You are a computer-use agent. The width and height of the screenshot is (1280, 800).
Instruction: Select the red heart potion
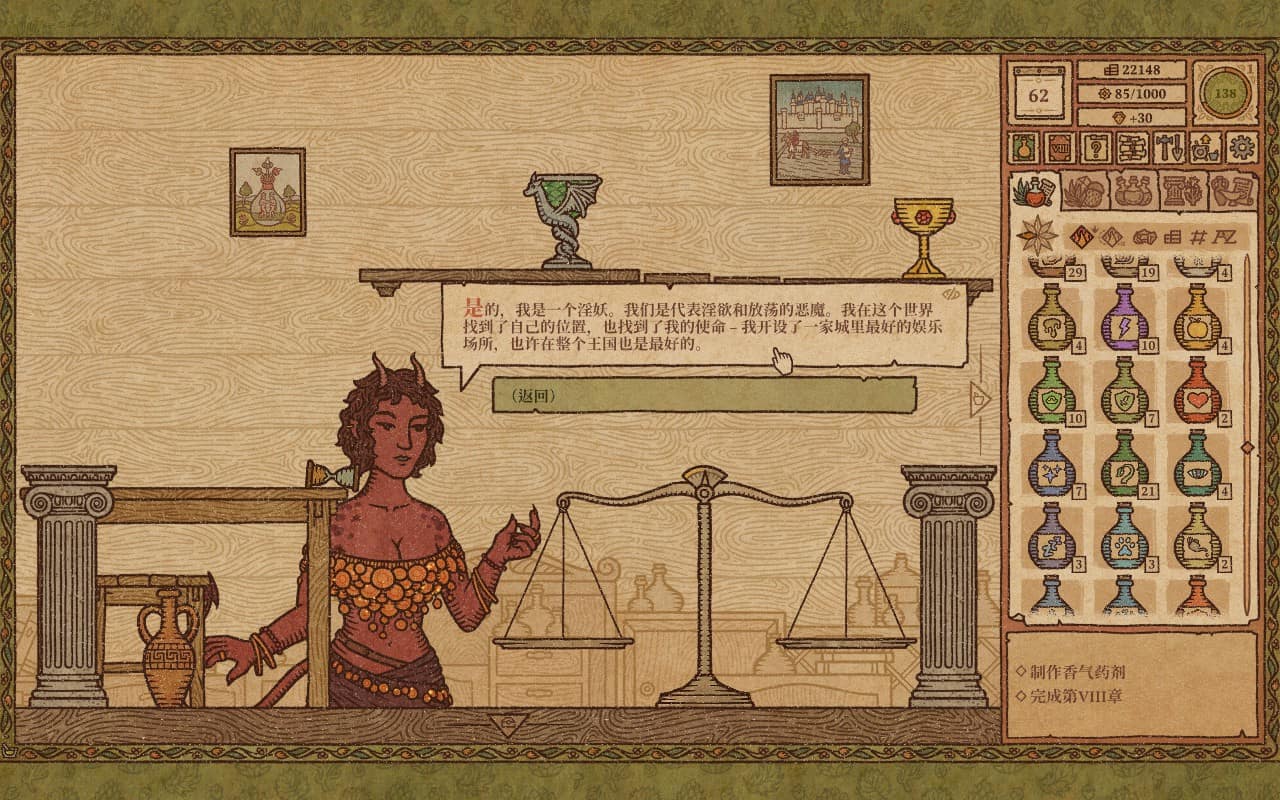pyautogui.click(x=1197, y=390)
